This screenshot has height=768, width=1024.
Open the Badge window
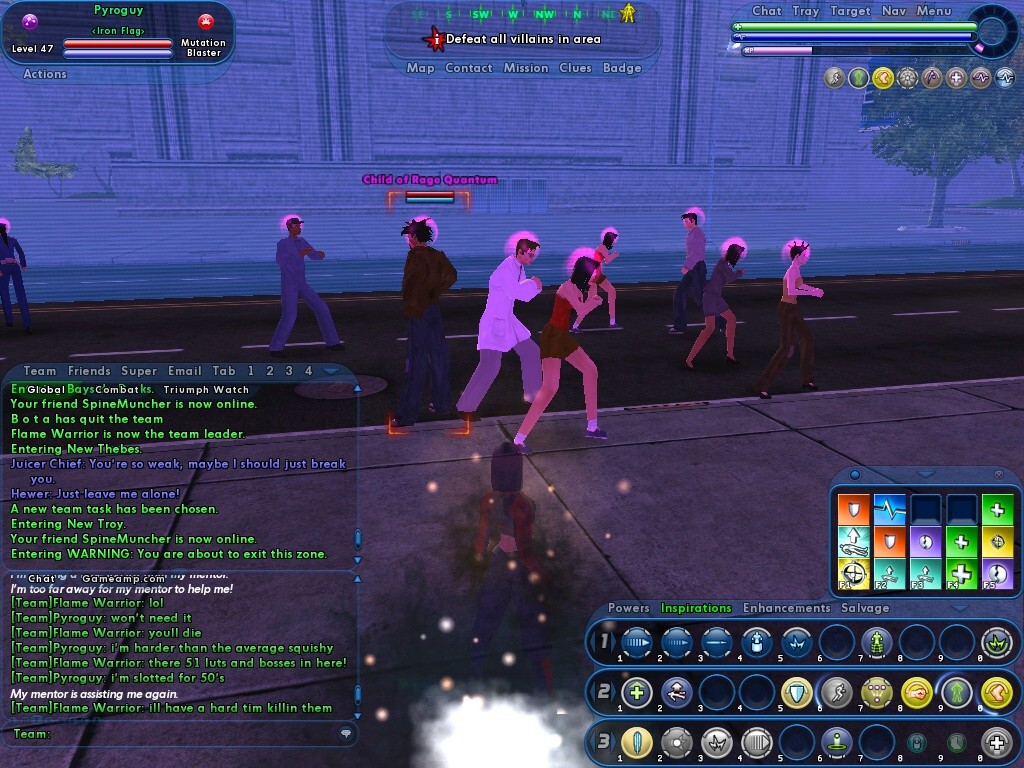(622, 68)
